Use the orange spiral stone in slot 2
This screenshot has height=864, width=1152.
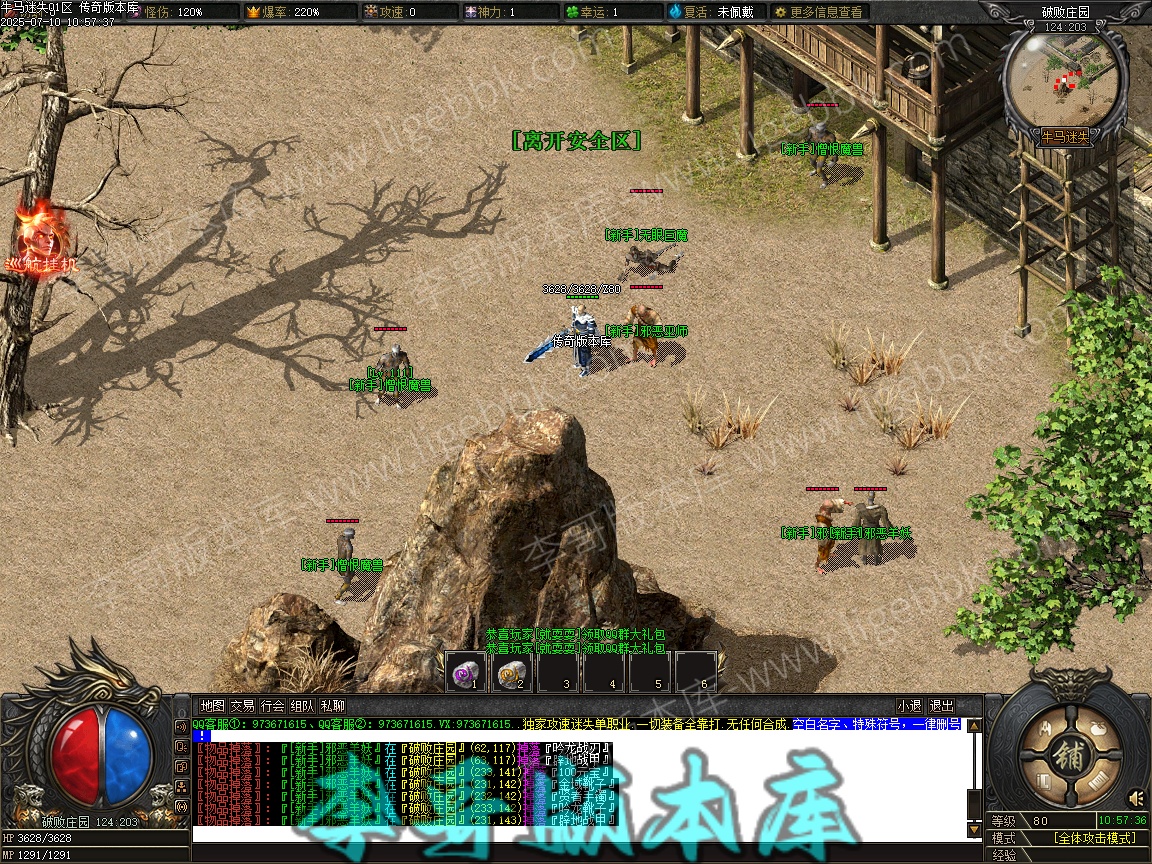point(512,671)
